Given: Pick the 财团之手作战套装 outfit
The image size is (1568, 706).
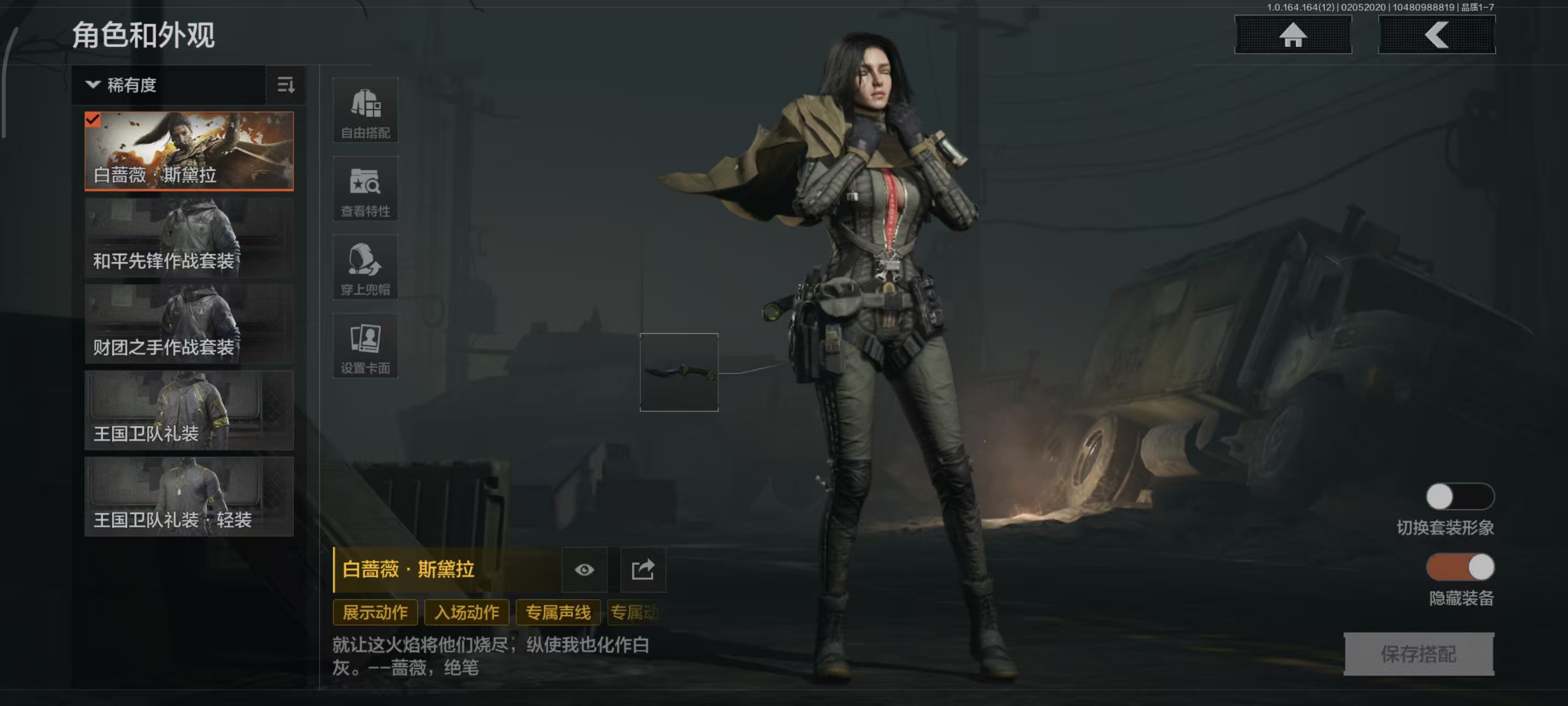Looking at the screenshot, I should coord(189,323).
